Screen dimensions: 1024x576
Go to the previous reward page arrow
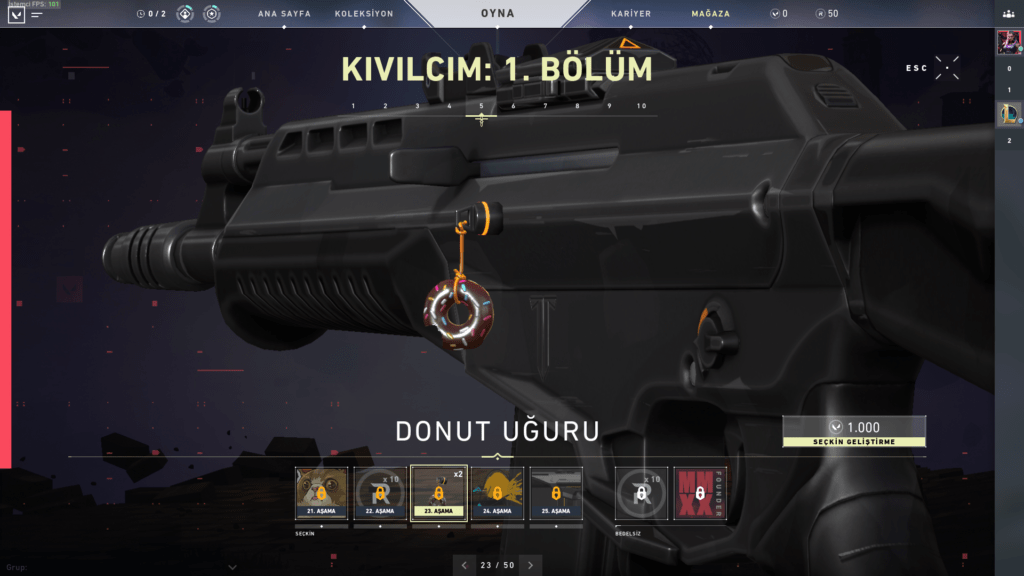(x=464, y=565)
